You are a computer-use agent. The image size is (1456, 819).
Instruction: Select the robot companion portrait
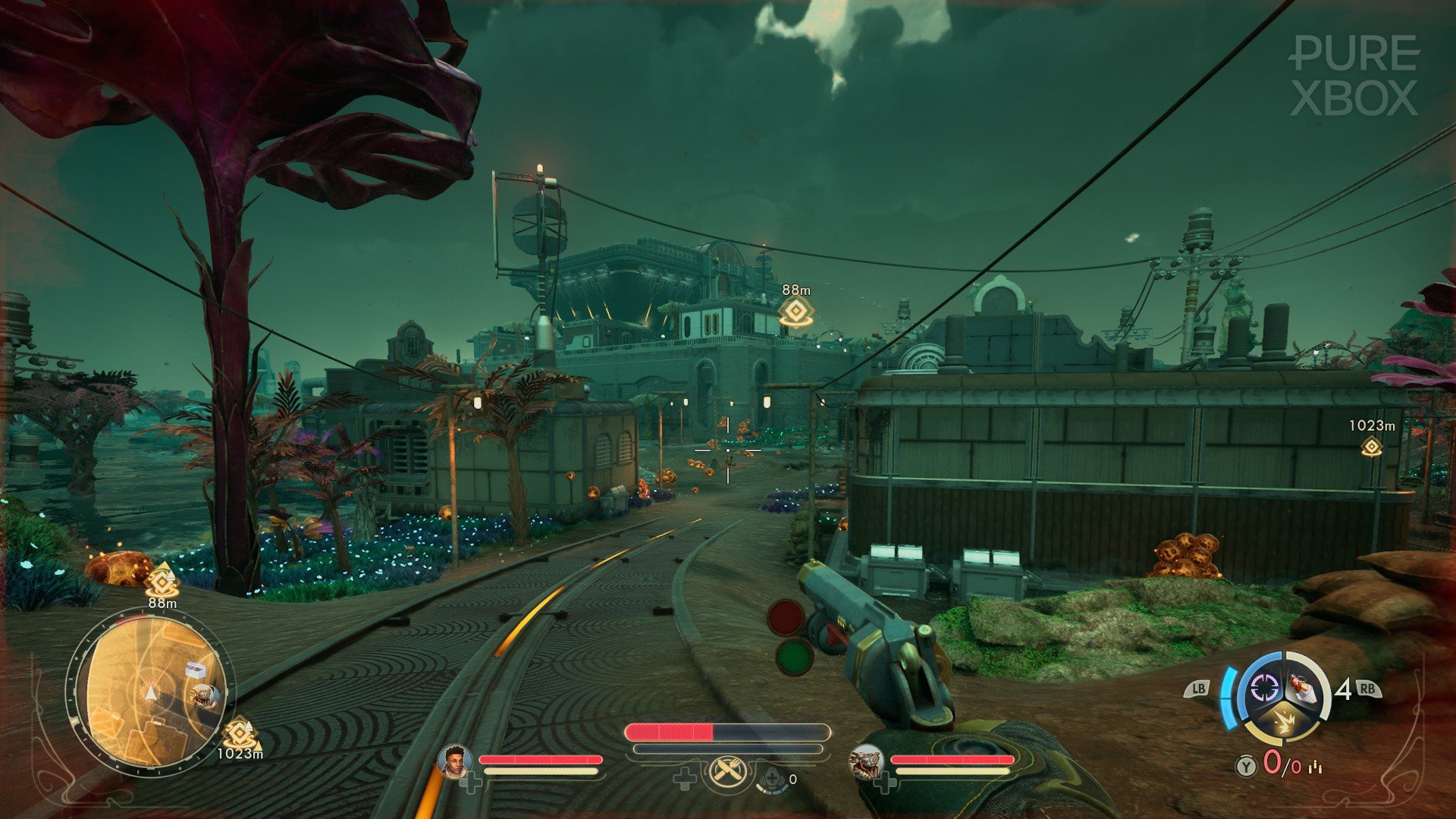[866, 761]
